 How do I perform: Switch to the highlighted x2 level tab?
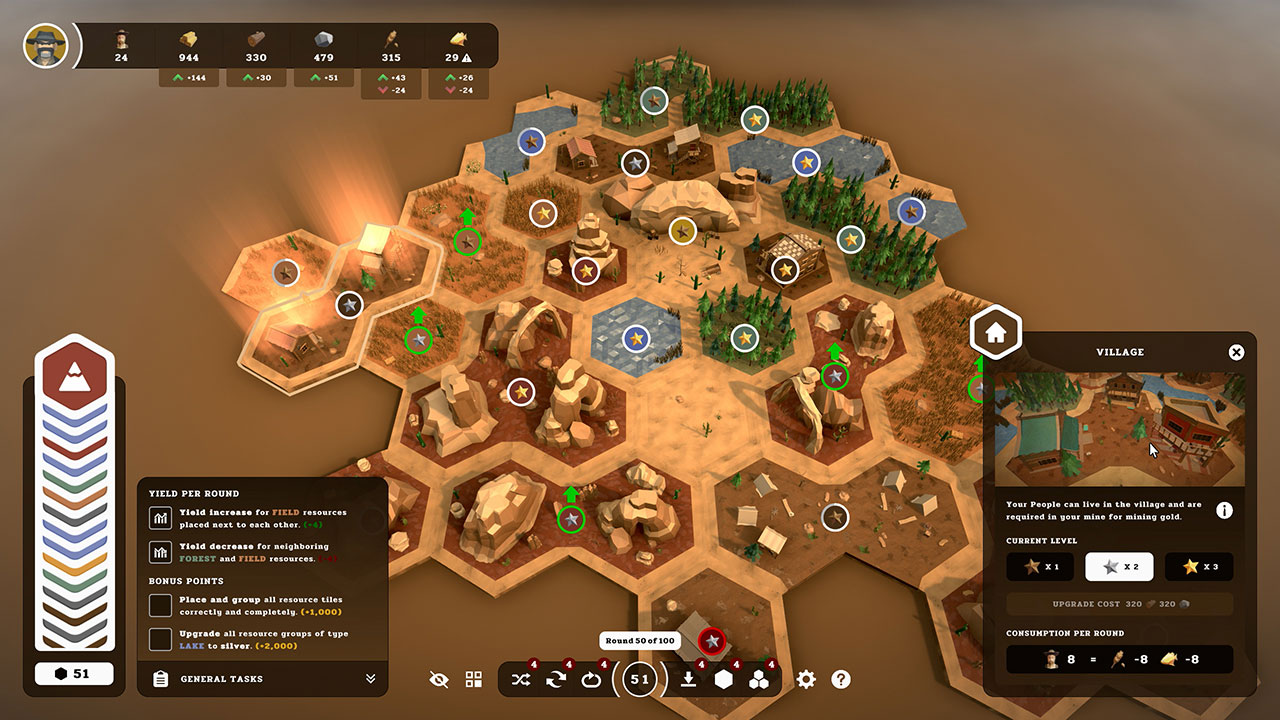[1119, 567]
